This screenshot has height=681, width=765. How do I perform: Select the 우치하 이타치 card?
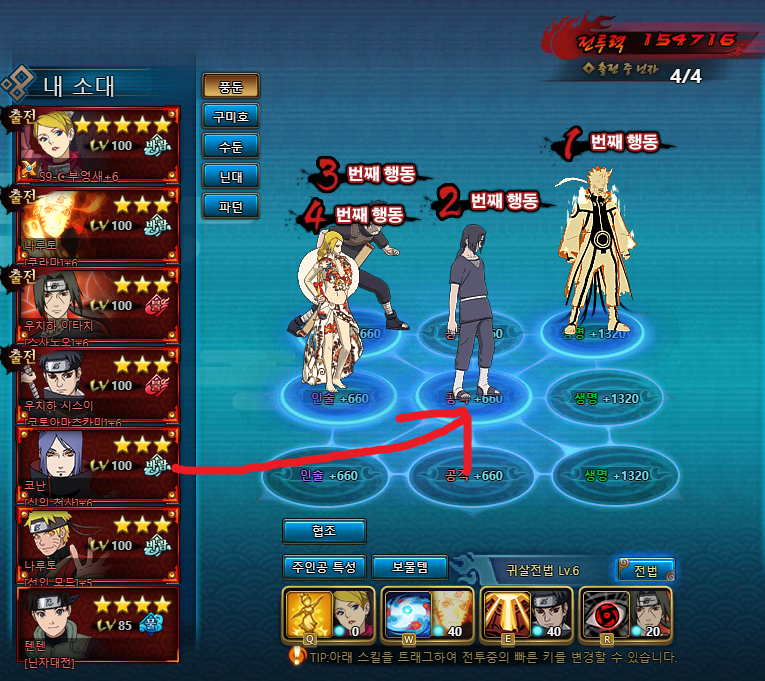[x=98, y=303]
